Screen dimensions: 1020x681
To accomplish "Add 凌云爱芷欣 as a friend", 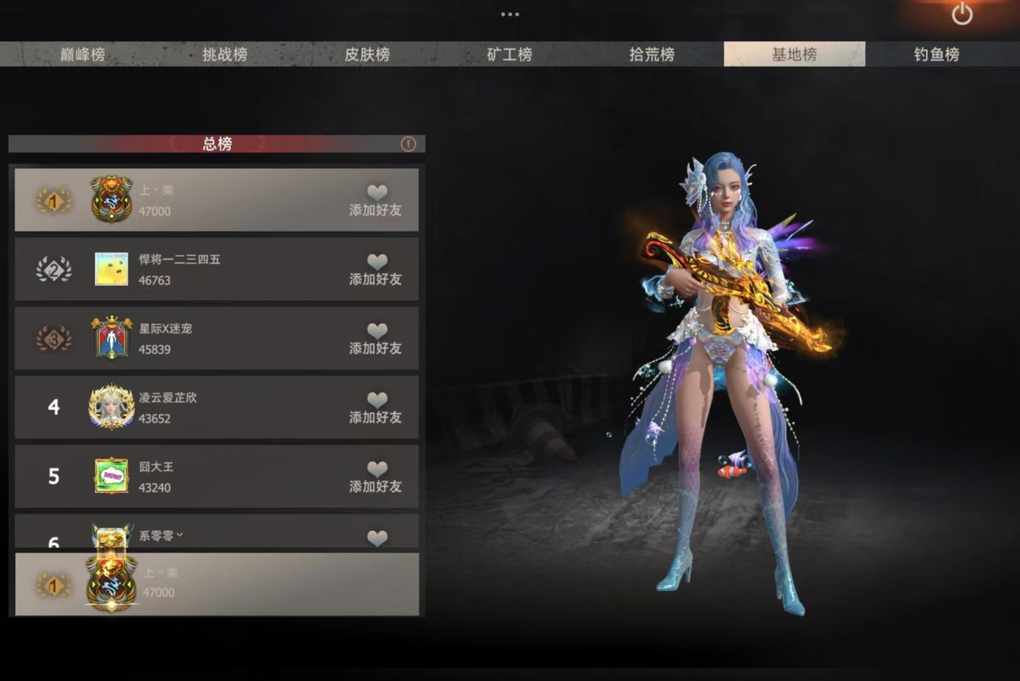I will 376,407.
